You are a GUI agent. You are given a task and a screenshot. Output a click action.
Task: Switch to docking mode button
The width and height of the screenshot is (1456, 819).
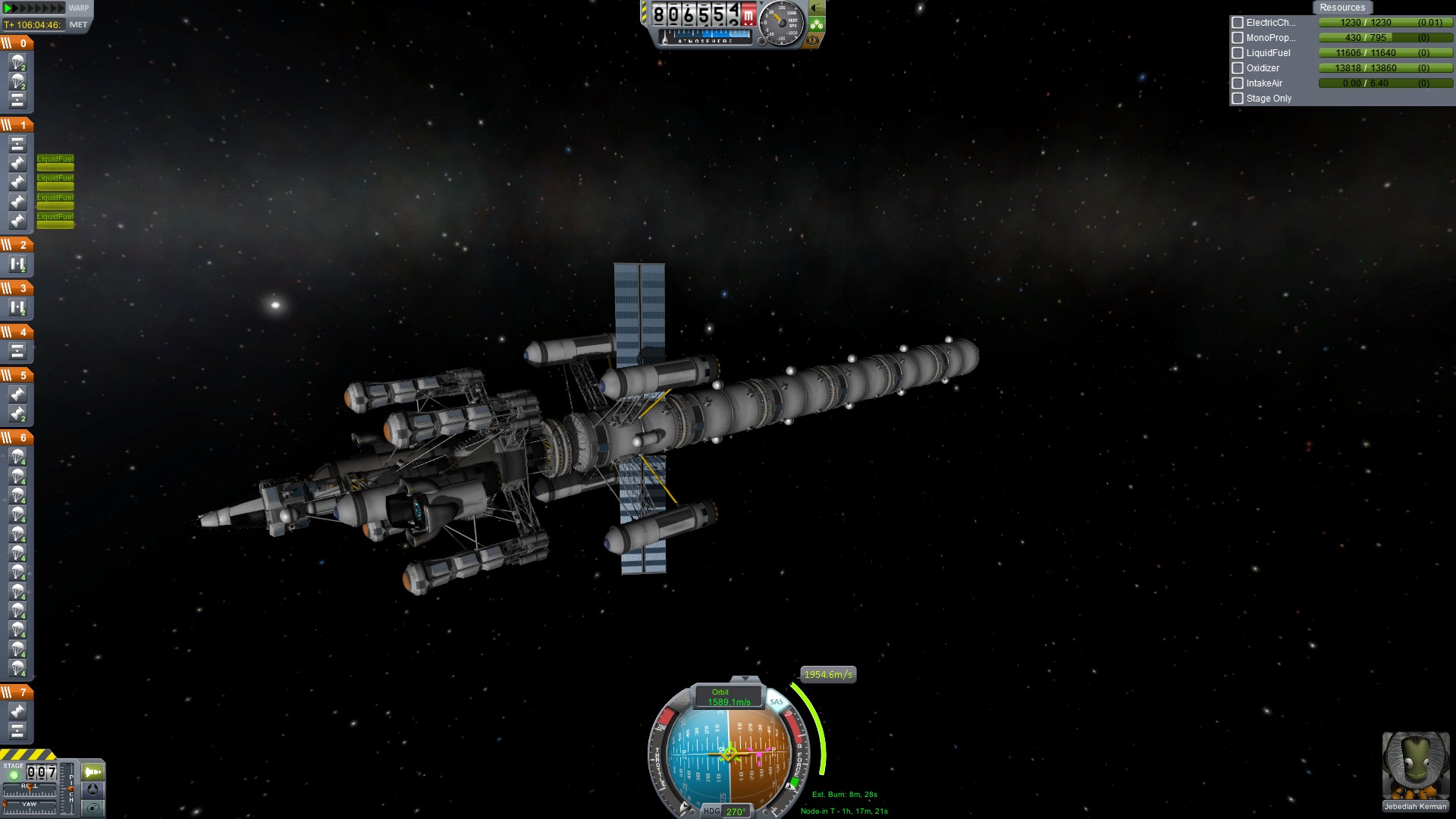[93, 789]
